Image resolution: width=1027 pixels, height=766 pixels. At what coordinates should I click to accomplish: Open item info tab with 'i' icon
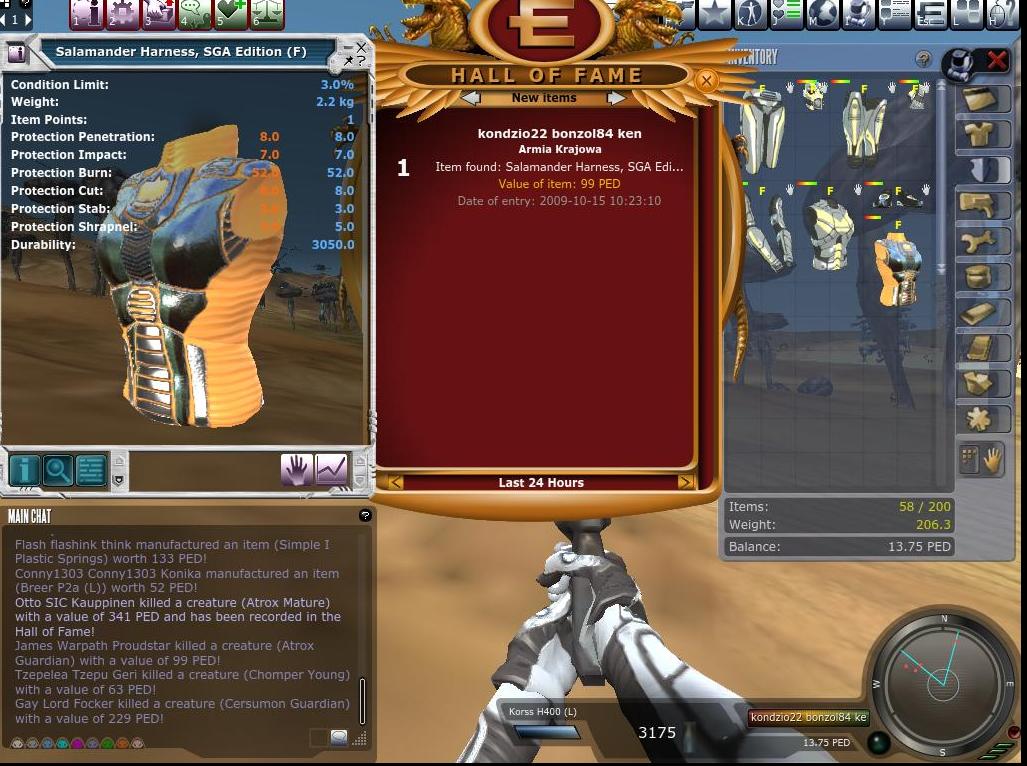tap(24, 470)
